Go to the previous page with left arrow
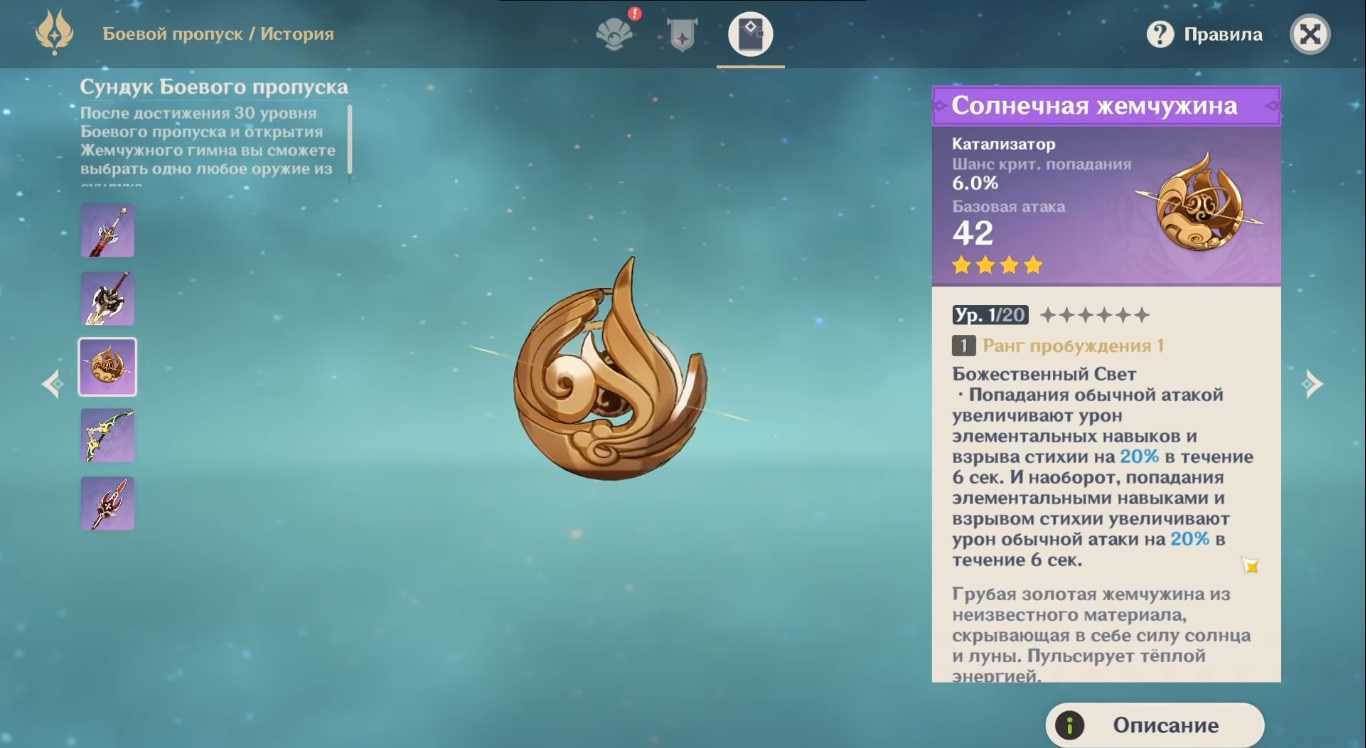Viewport: 1366px width, 748px height. (x=52, y=384)
